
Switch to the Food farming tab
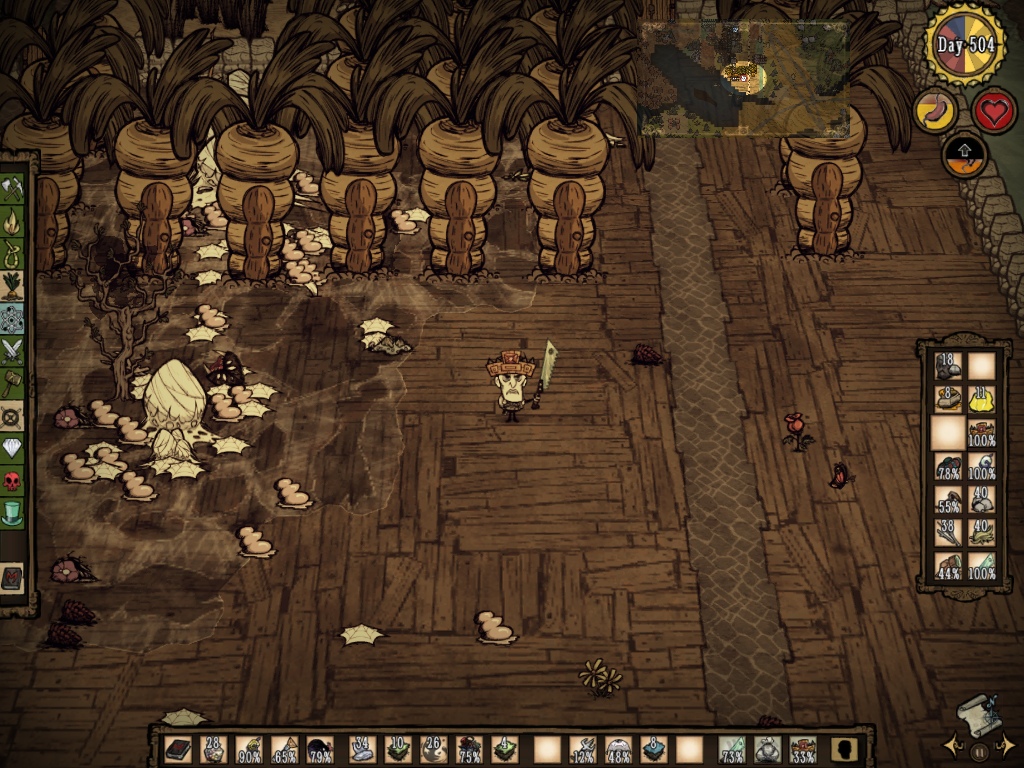coord(13,285)
